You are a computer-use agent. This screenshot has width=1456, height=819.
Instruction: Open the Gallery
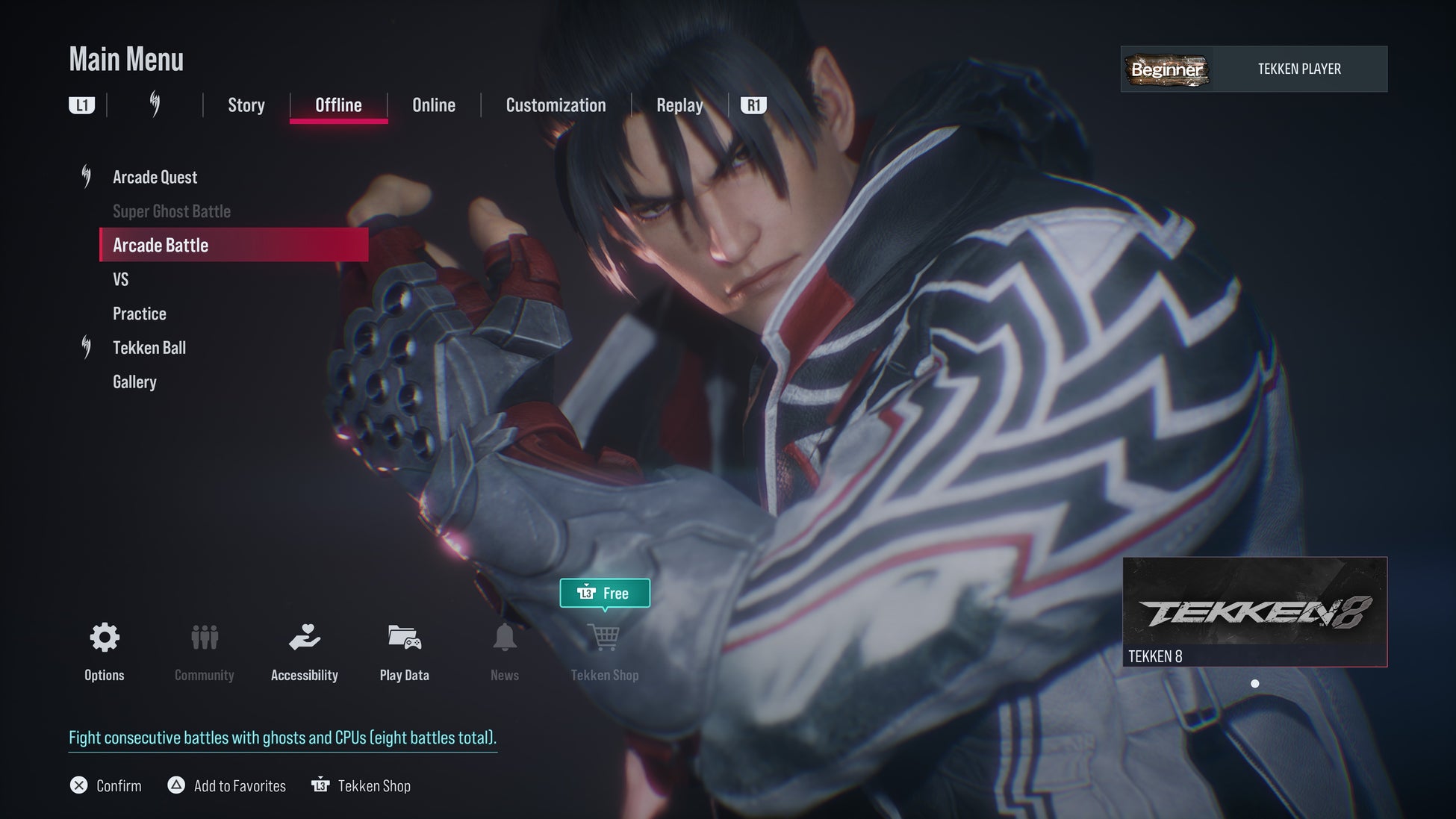134,382
